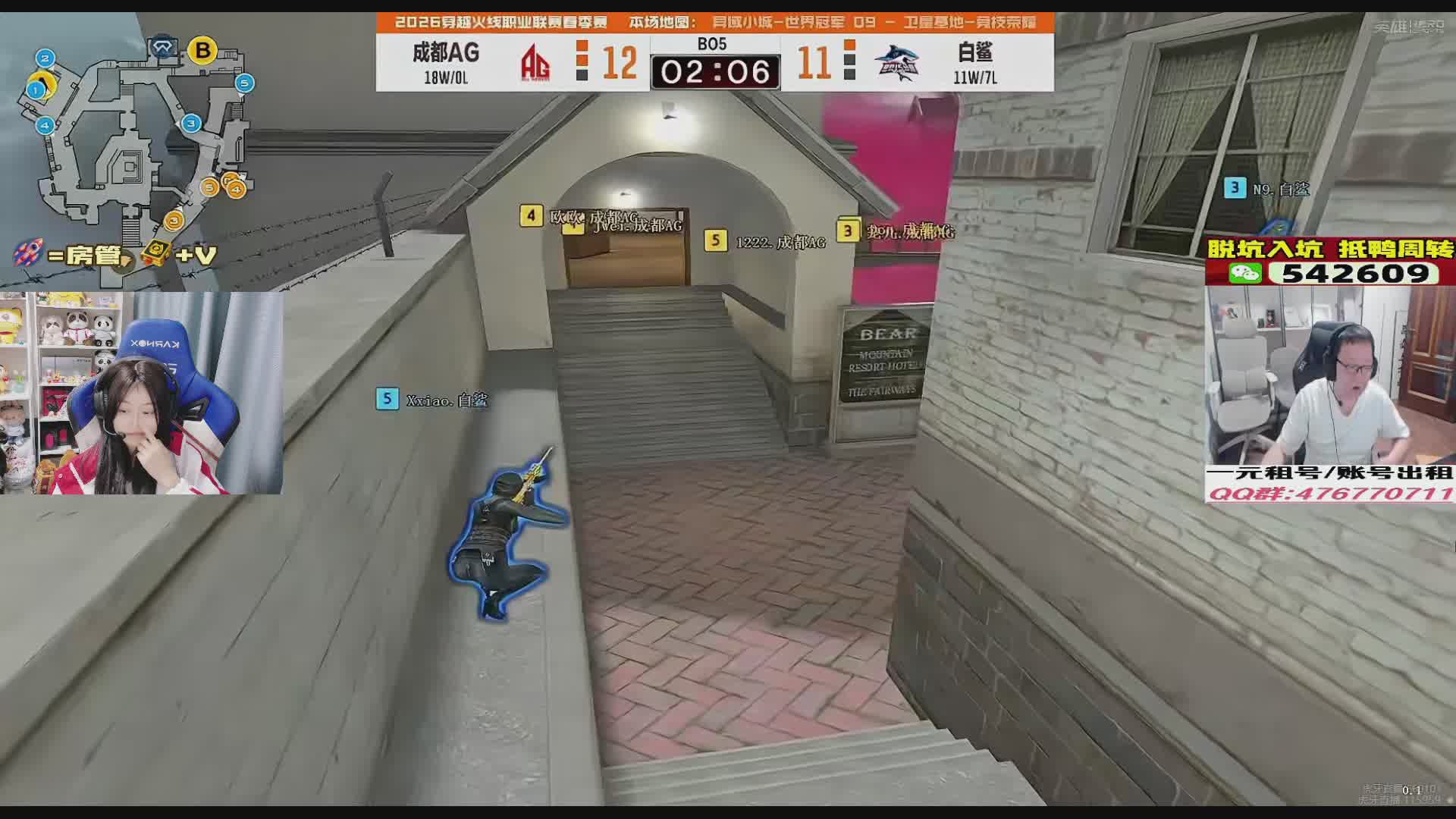Click the 成都AG red team logo
The width and height of the screenshot is (1456, 819).
pyautogui.click(x=536, y=62)
